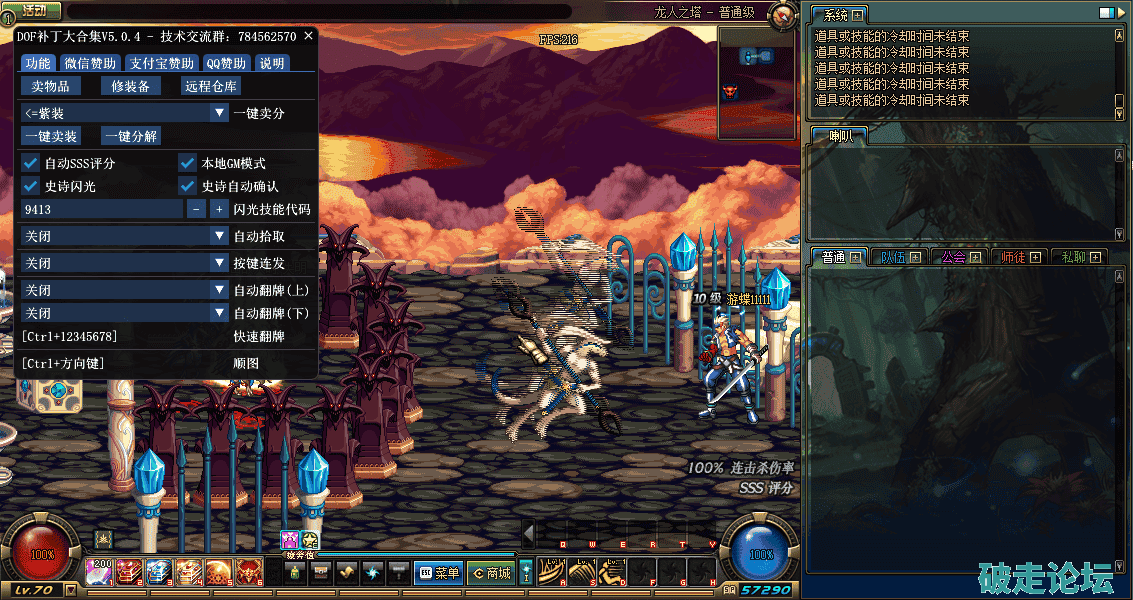This screenshot has height=600, width=1133.
Task: Open the 商城 shop button
Action: coord(492,573)
